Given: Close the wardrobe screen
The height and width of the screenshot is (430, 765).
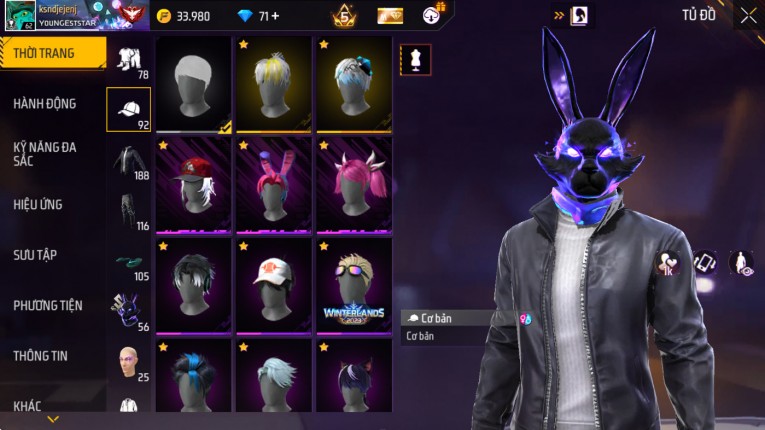Looking at the screenshot, I should [748, 15].
